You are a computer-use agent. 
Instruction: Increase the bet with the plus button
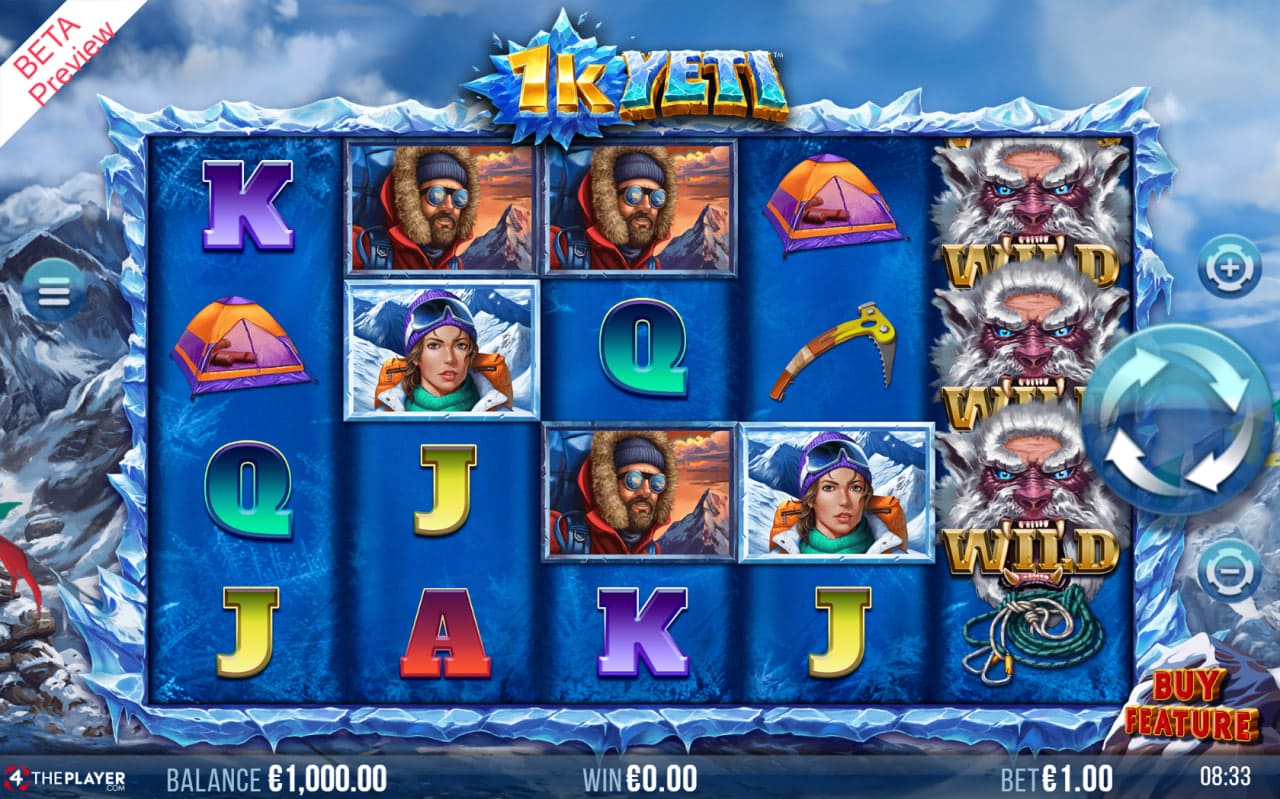tap(1229, 268)
